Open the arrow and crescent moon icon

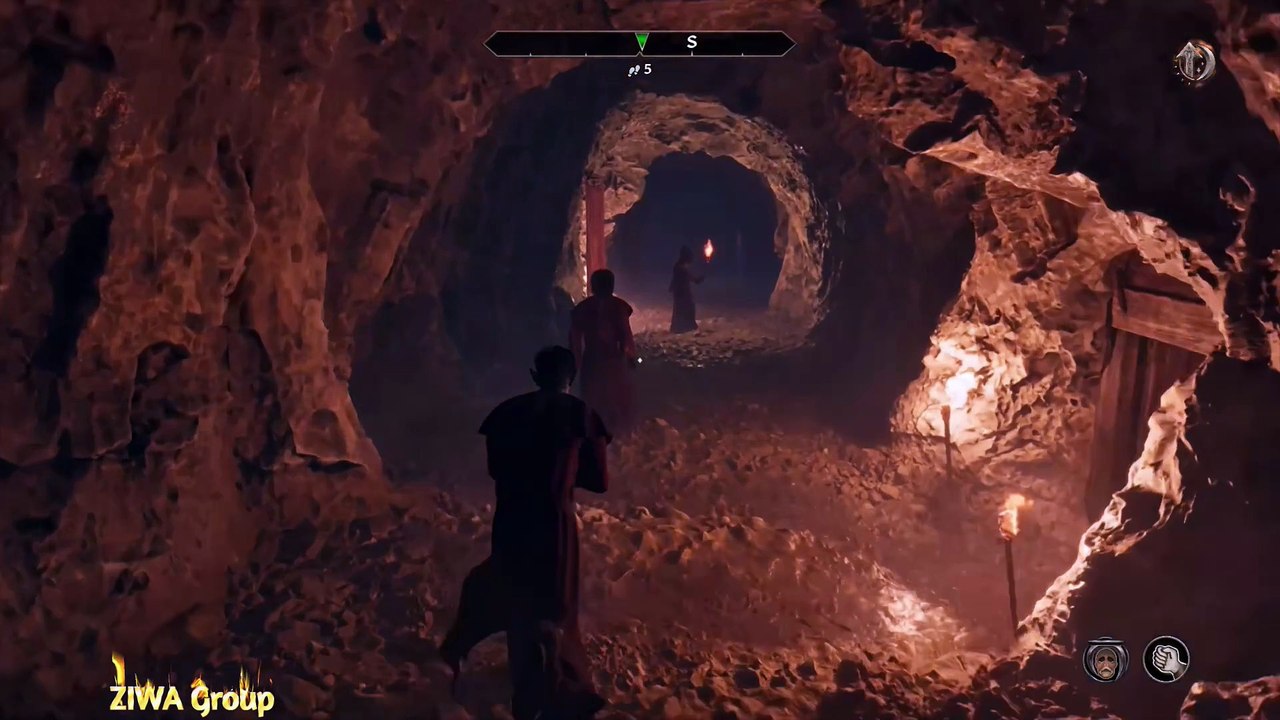[1194, 63]
